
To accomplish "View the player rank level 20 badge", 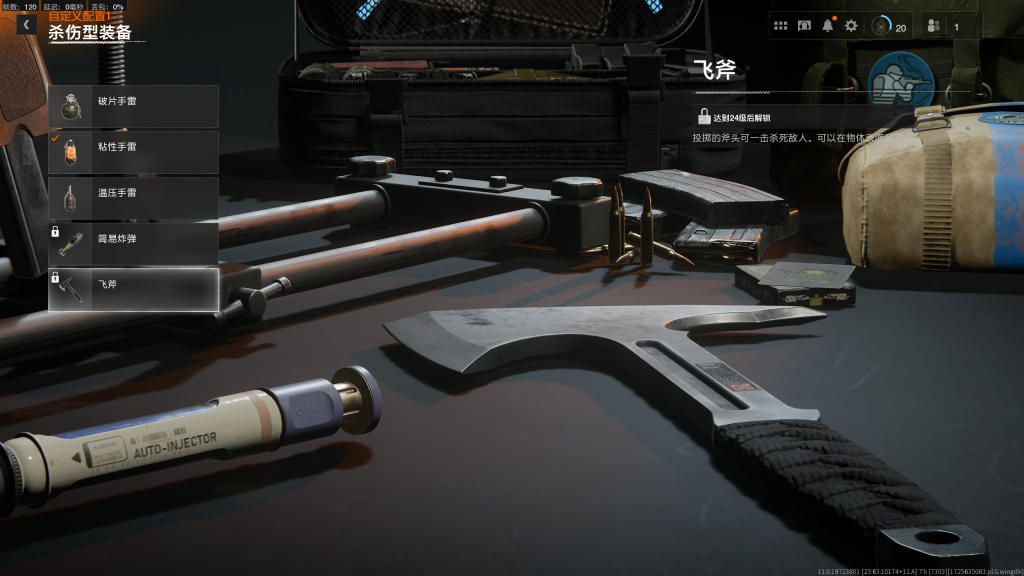I will pos(888,26).
